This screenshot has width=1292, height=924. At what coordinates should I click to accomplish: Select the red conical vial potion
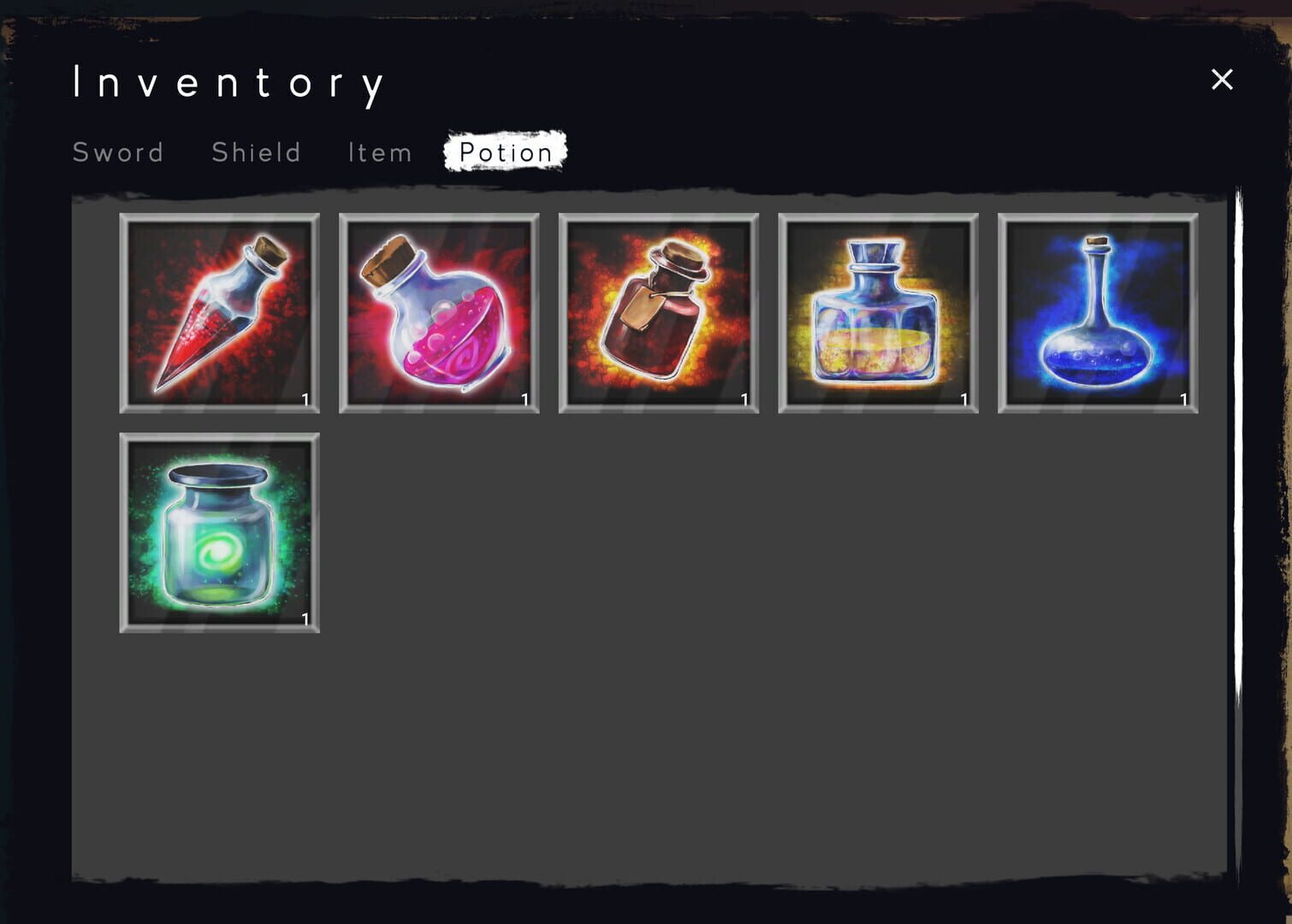[220, 313]
